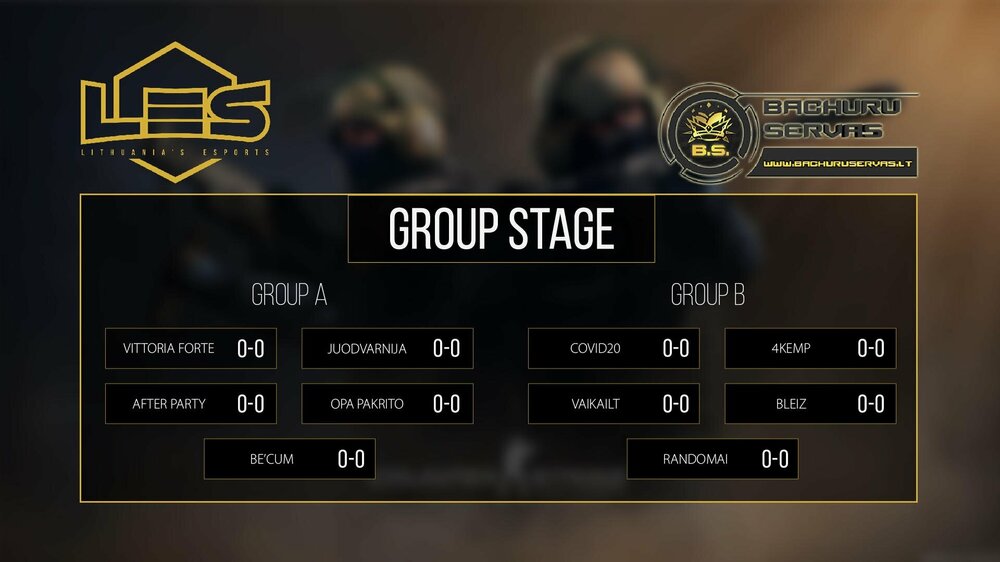Select the COVID20 team row
The image size is (1000, 562).
pos(613,349)
